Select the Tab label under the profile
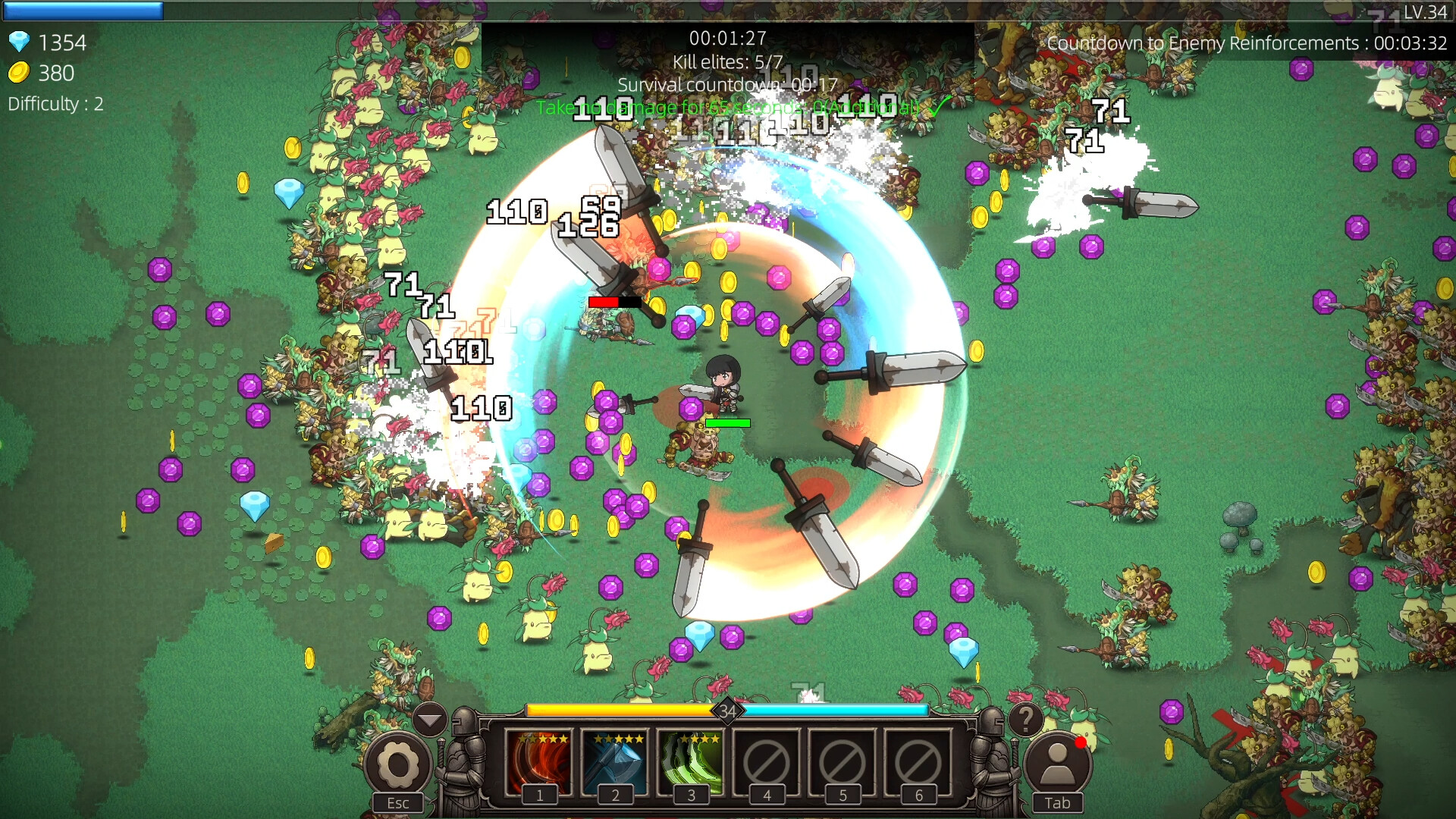The height and width of the screenshot is (819, 1456). pyautogui.click(x=1057, y=802)
